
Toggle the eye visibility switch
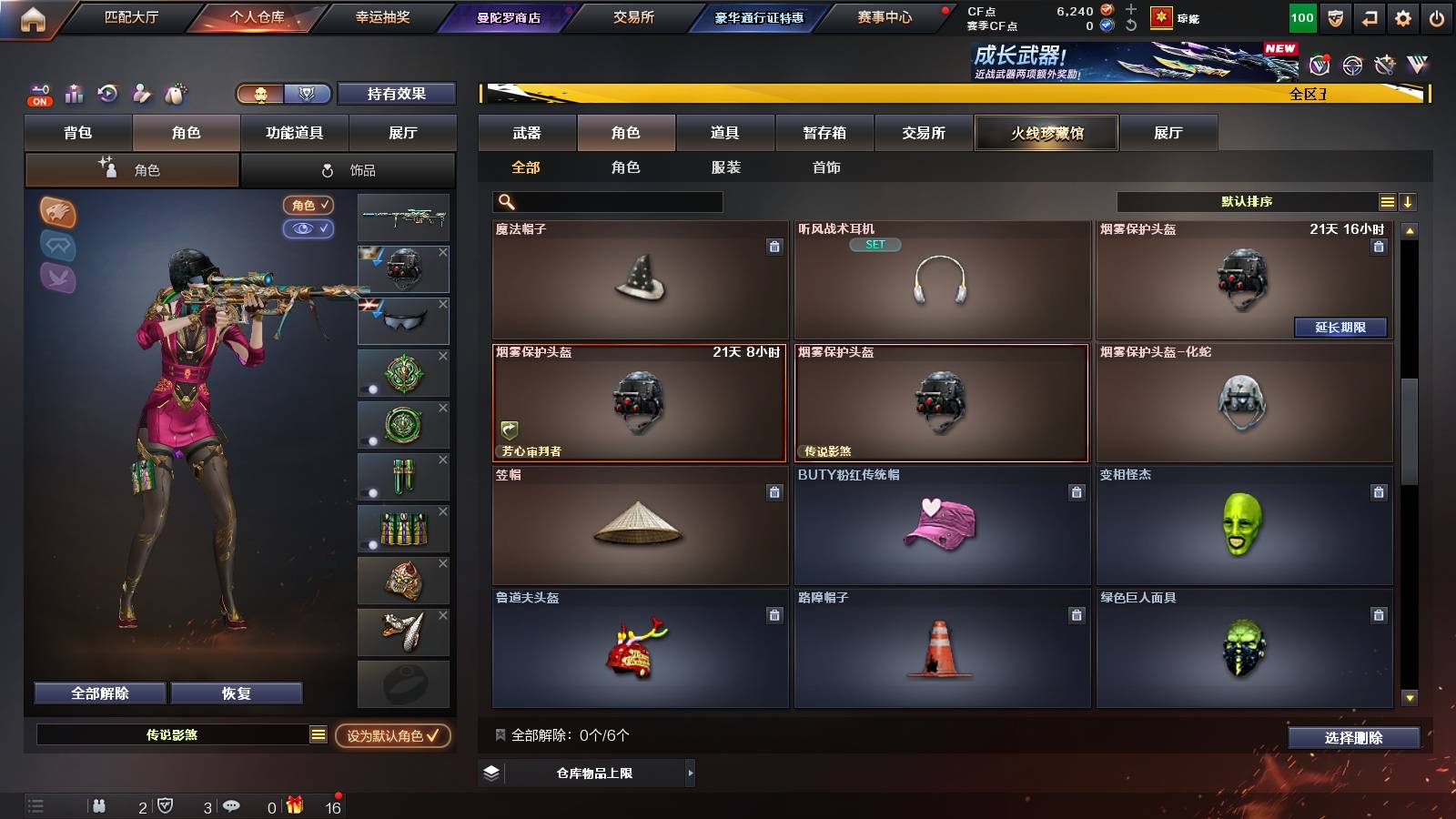(309, 229)
